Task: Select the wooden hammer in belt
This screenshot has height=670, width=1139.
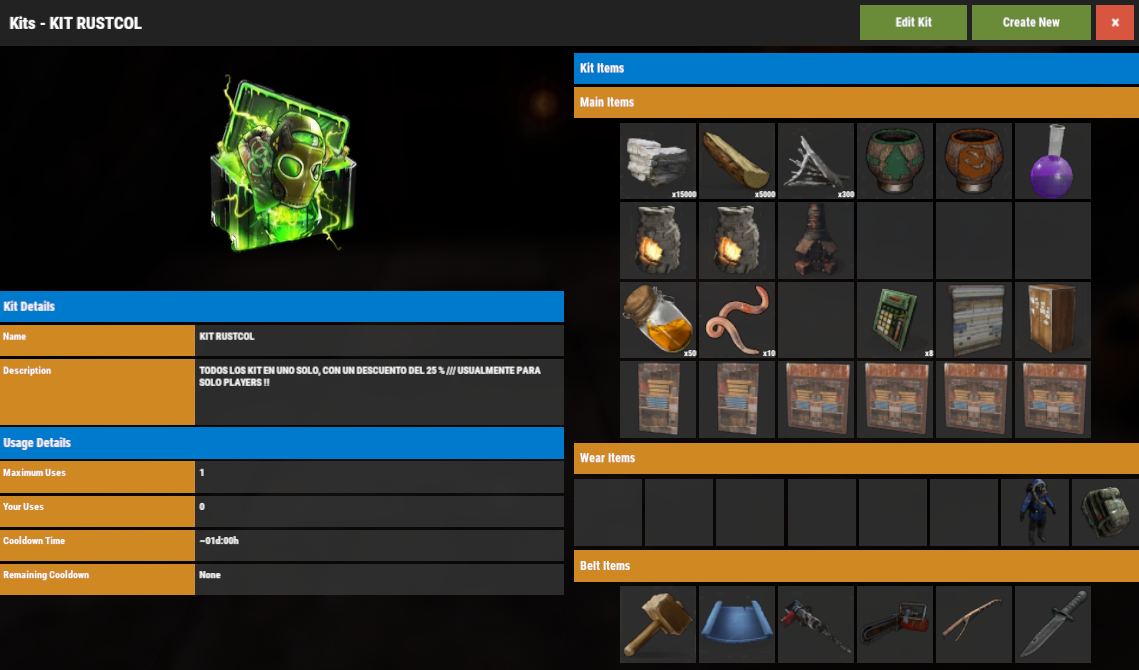Action: (x=658, y=624)
